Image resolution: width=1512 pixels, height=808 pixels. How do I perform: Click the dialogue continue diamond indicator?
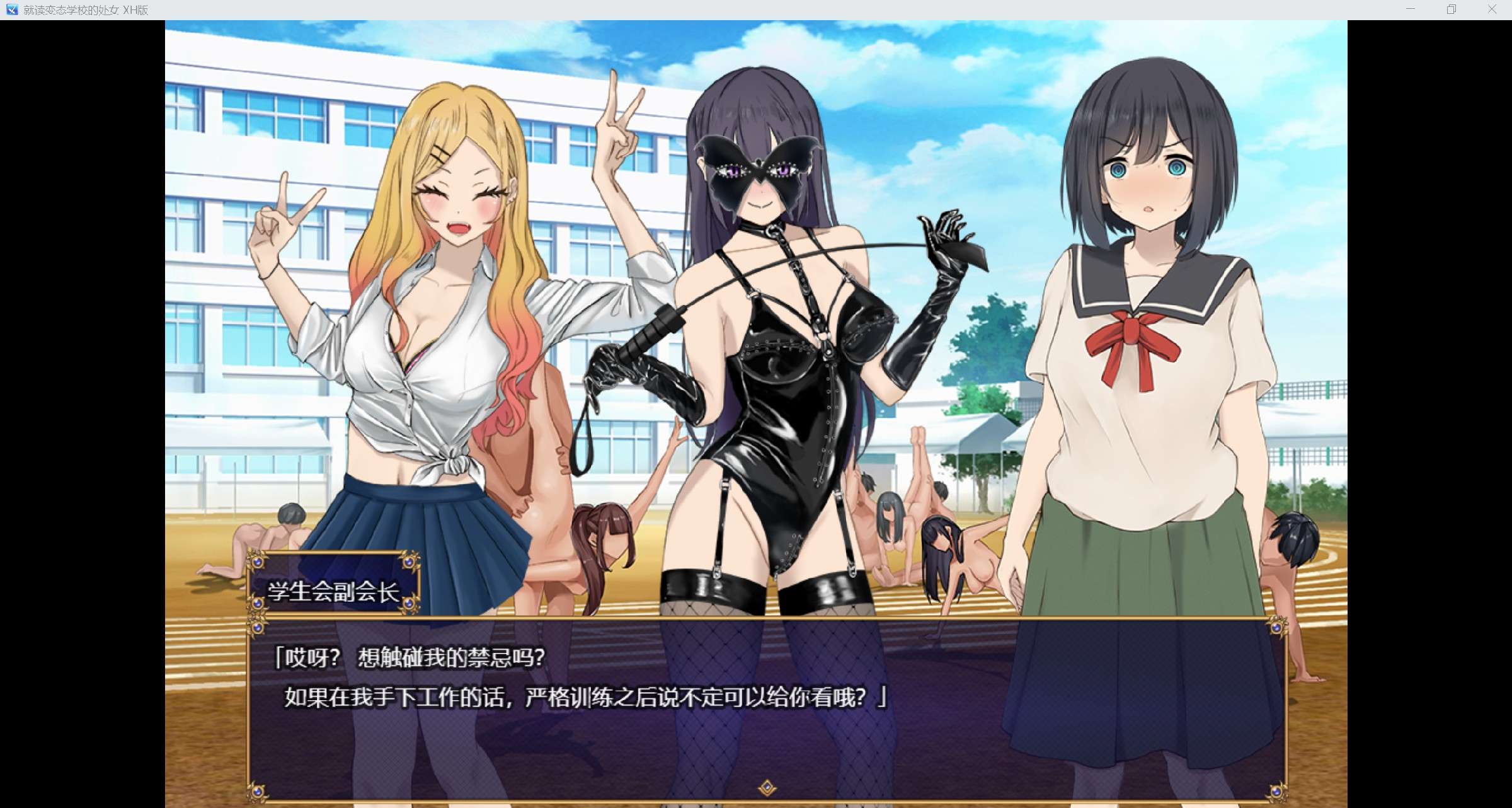point(767,788)
